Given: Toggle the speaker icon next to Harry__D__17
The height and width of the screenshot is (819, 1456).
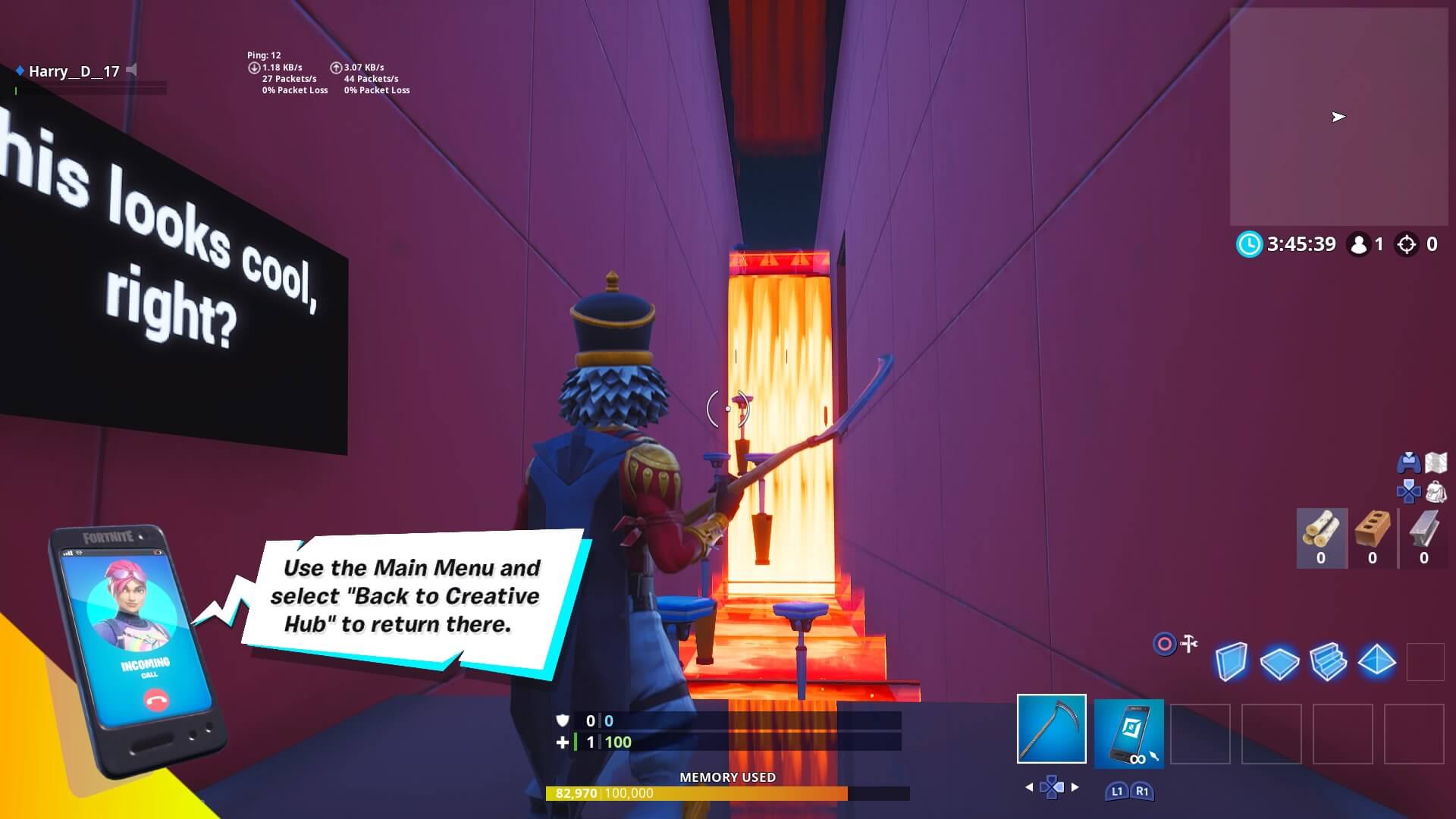Looking at the screenshot, I should [x=133, y=71].
